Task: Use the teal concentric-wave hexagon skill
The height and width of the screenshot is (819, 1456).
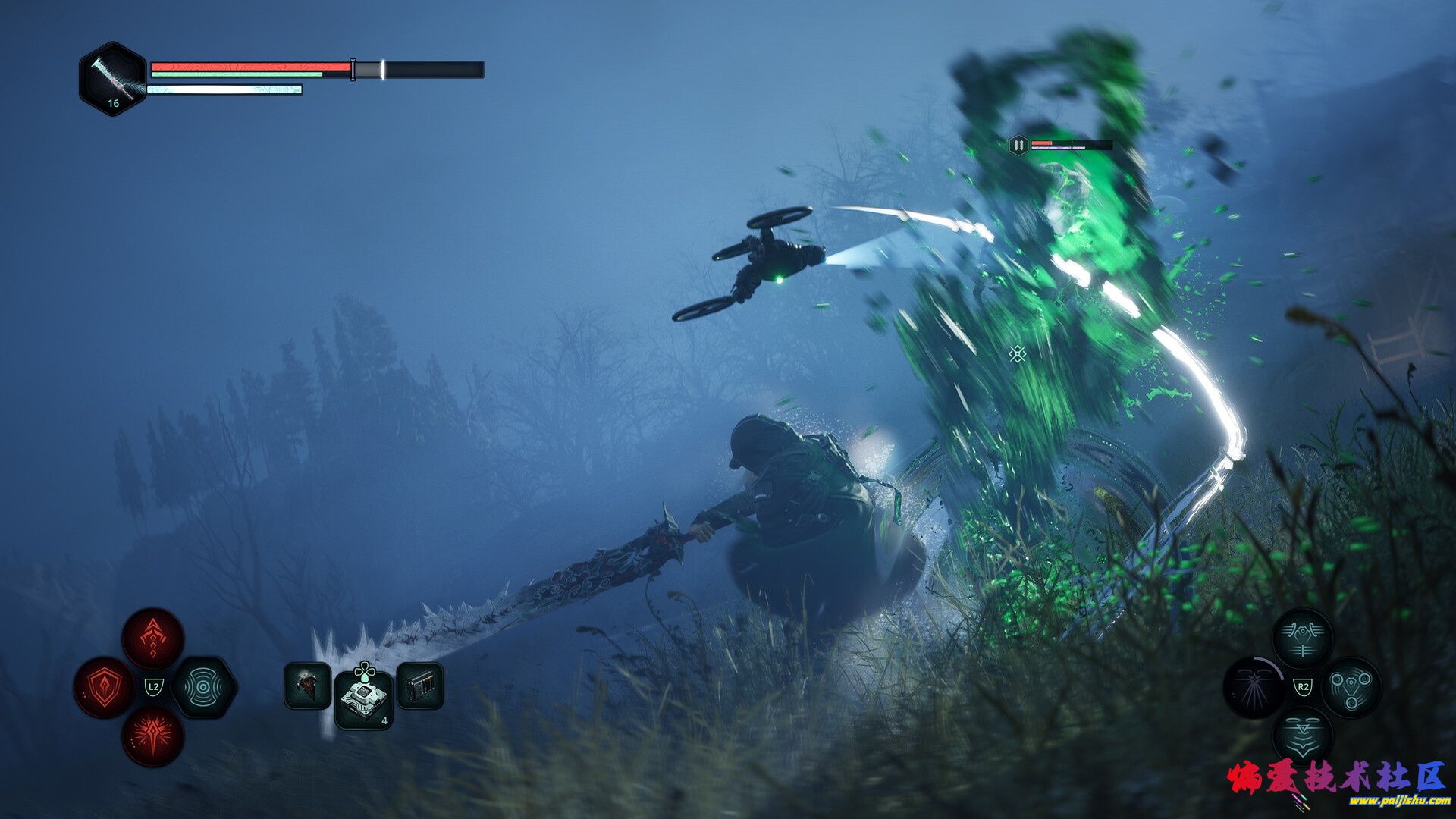Action: tap(203, 688)
